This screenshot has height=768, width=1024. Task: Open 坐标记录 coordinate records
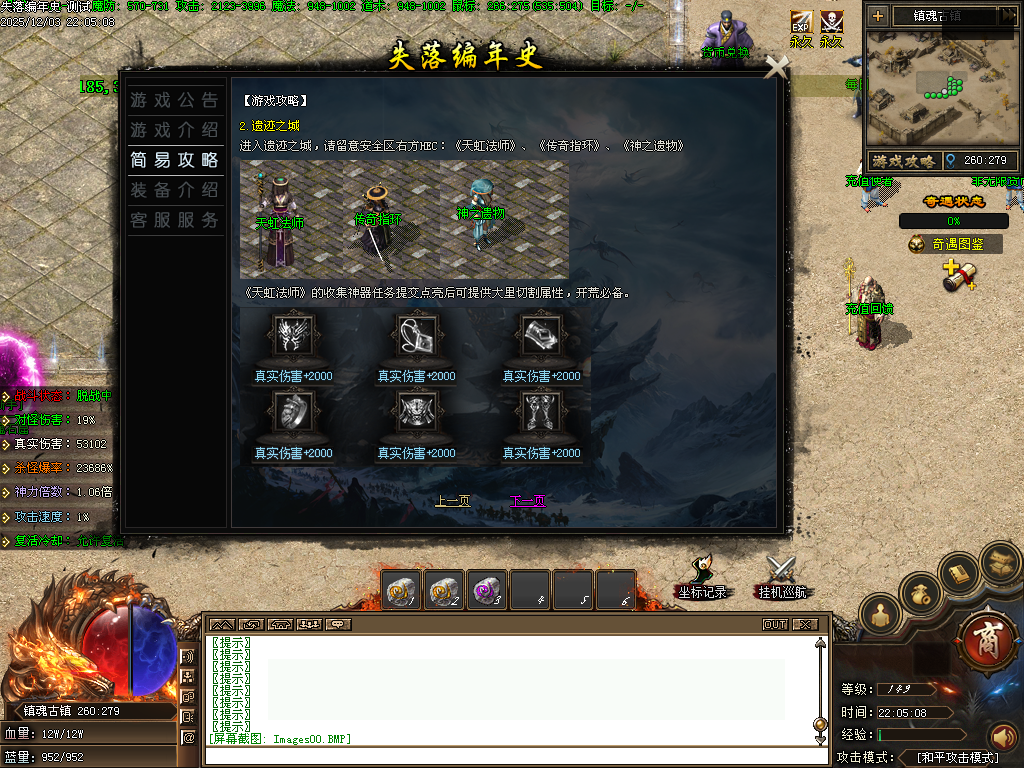(x=701, y=579)
